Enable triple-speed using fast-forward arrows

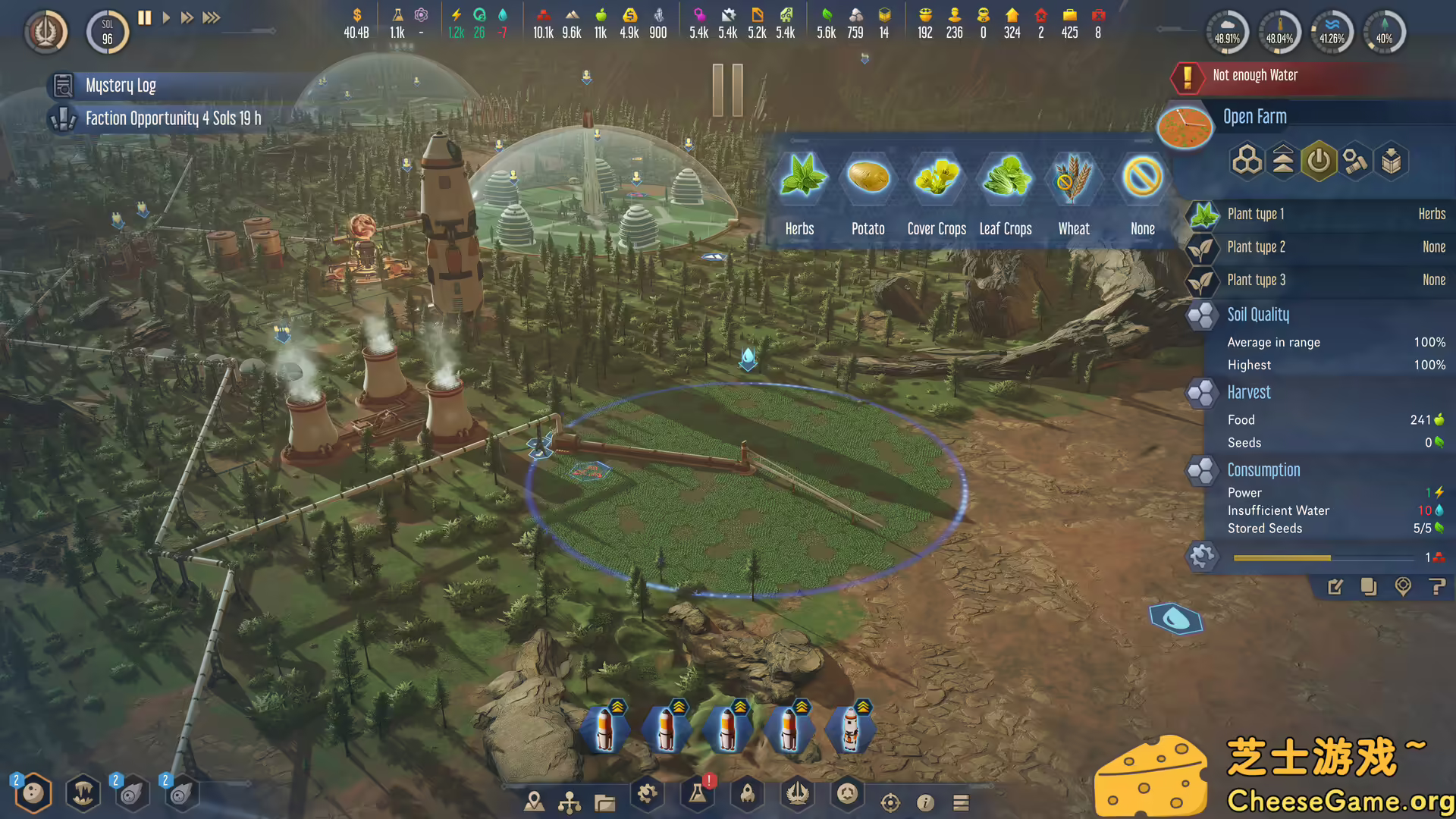click(212, 18)
